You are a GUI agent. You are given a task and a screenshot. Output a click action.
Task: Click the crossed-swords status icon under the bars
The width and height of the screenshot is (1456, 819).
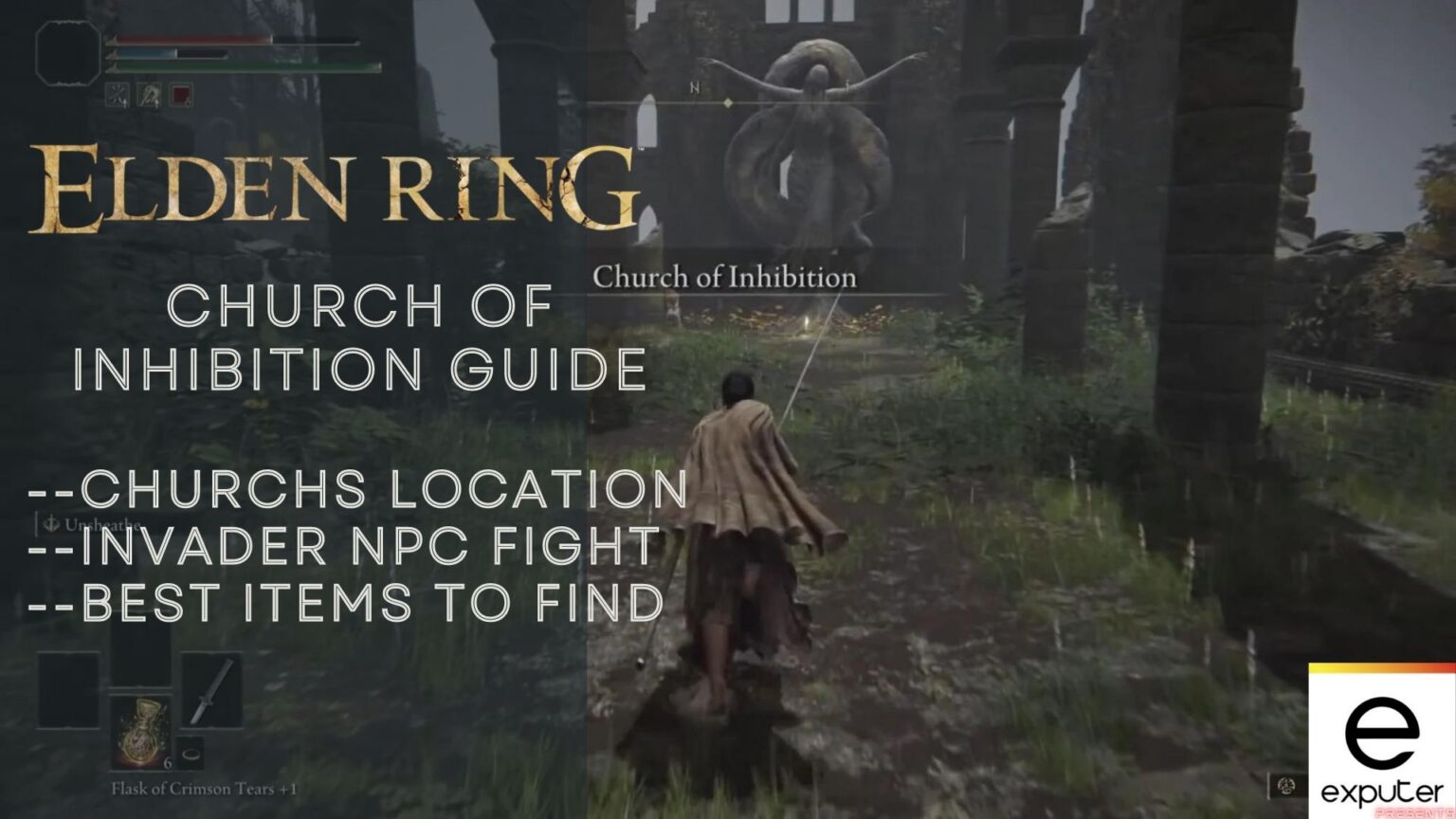(117, 94)
